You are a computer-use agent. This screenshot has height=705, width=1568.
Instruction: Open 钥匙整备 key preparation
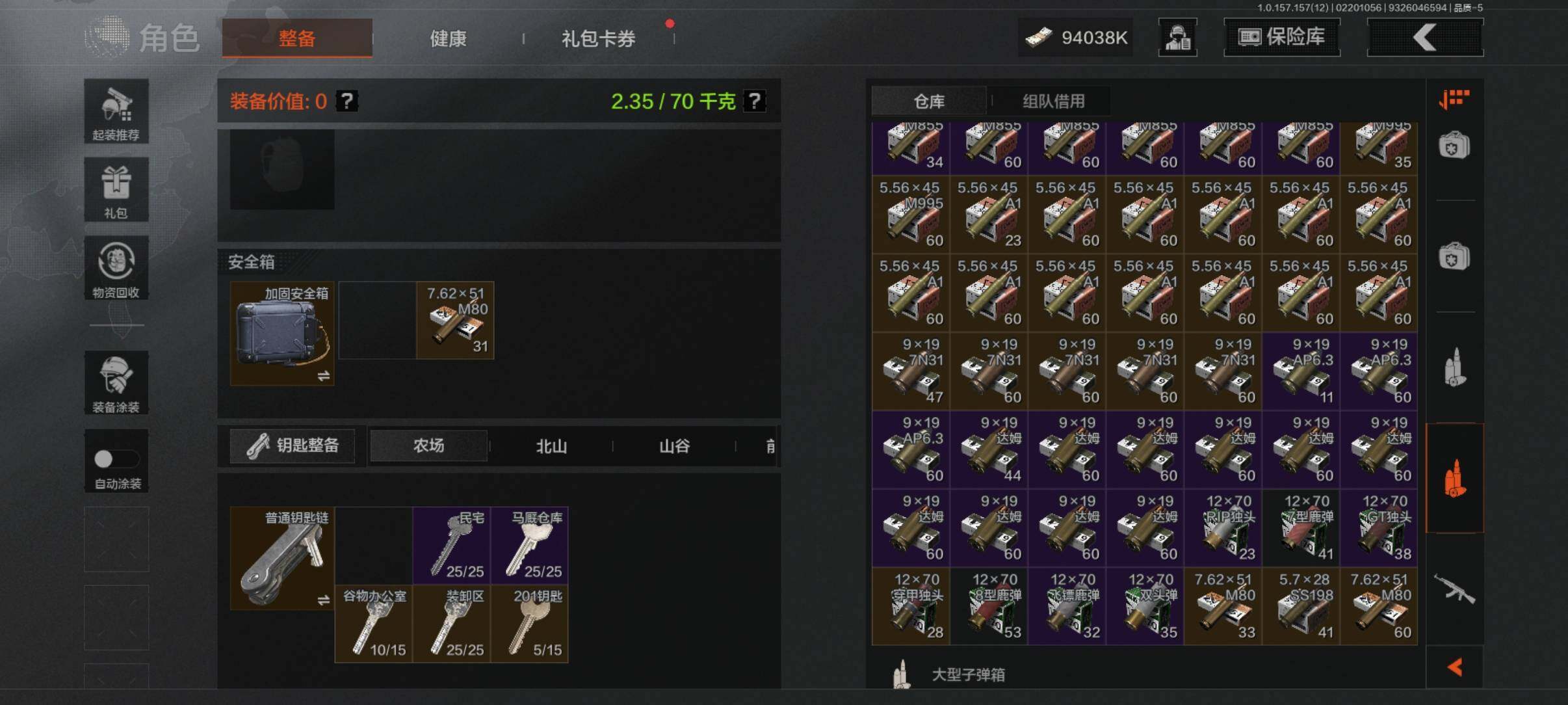point(293,446)
